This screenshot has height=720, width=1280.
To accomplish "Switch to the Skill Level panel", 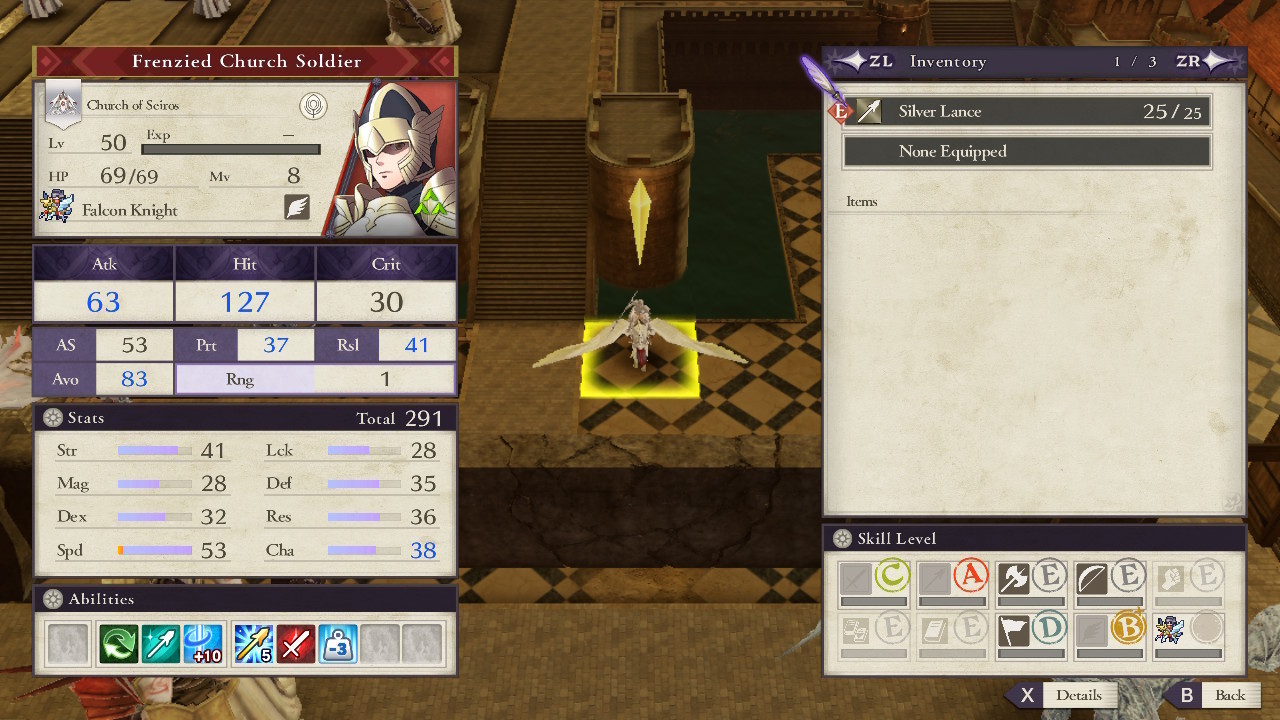I will [x=895, y=538].
